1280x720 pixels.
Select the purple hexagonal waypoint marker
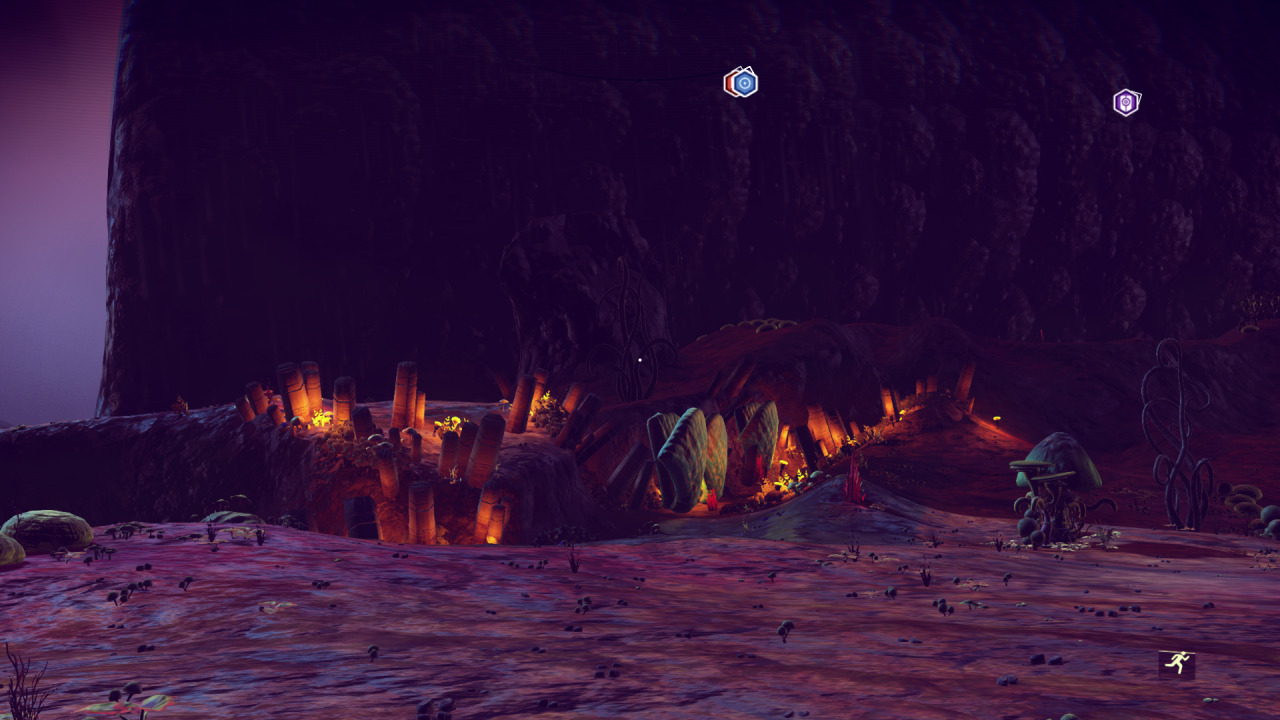(1126, 102)
